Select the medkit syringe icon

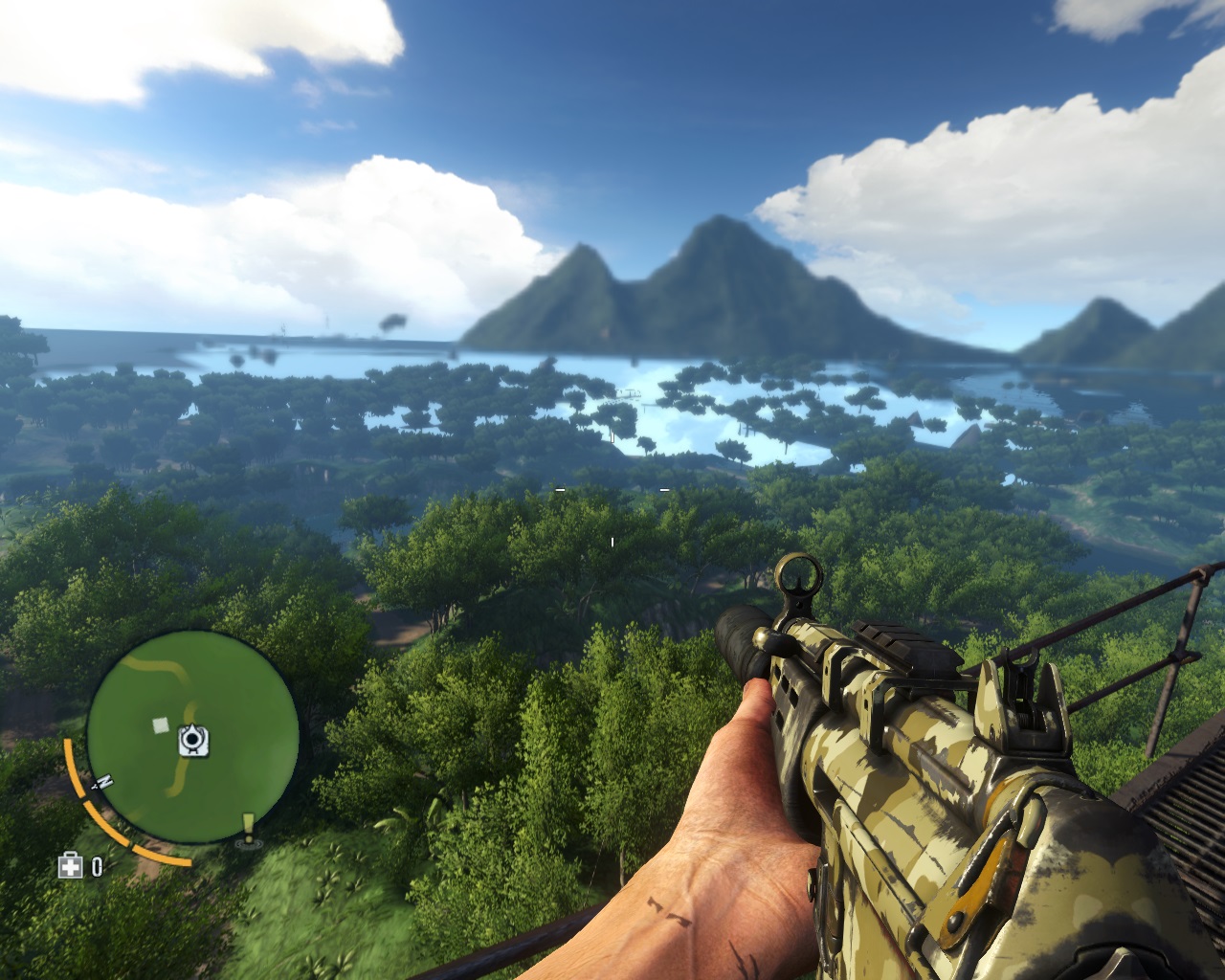pos(71,867)
